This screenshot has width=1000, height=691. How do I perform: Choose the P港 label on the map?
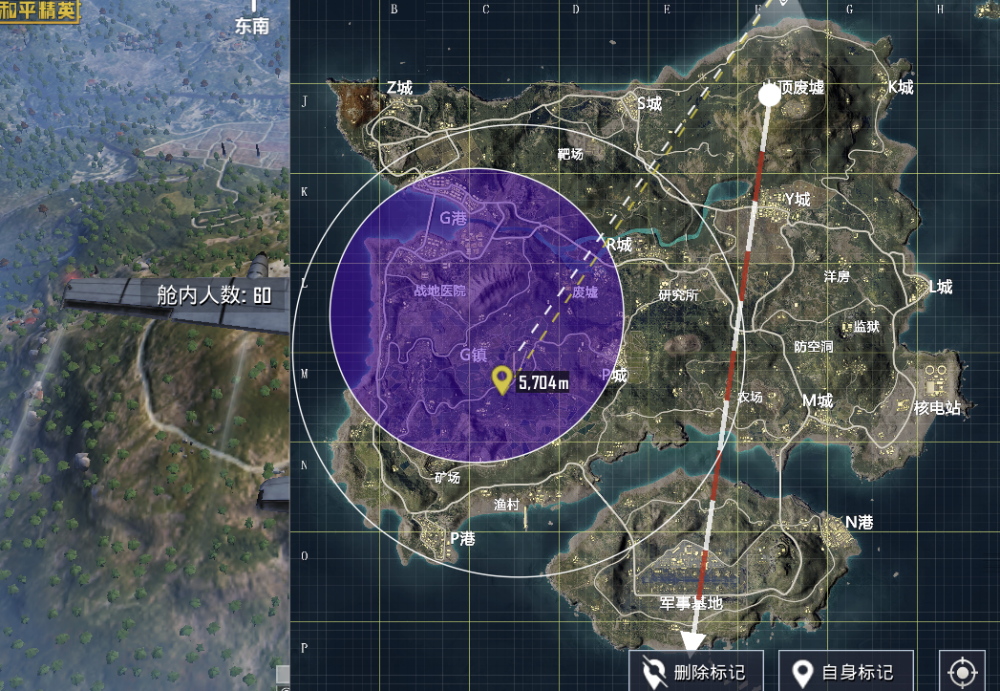(x=462, y=537)
